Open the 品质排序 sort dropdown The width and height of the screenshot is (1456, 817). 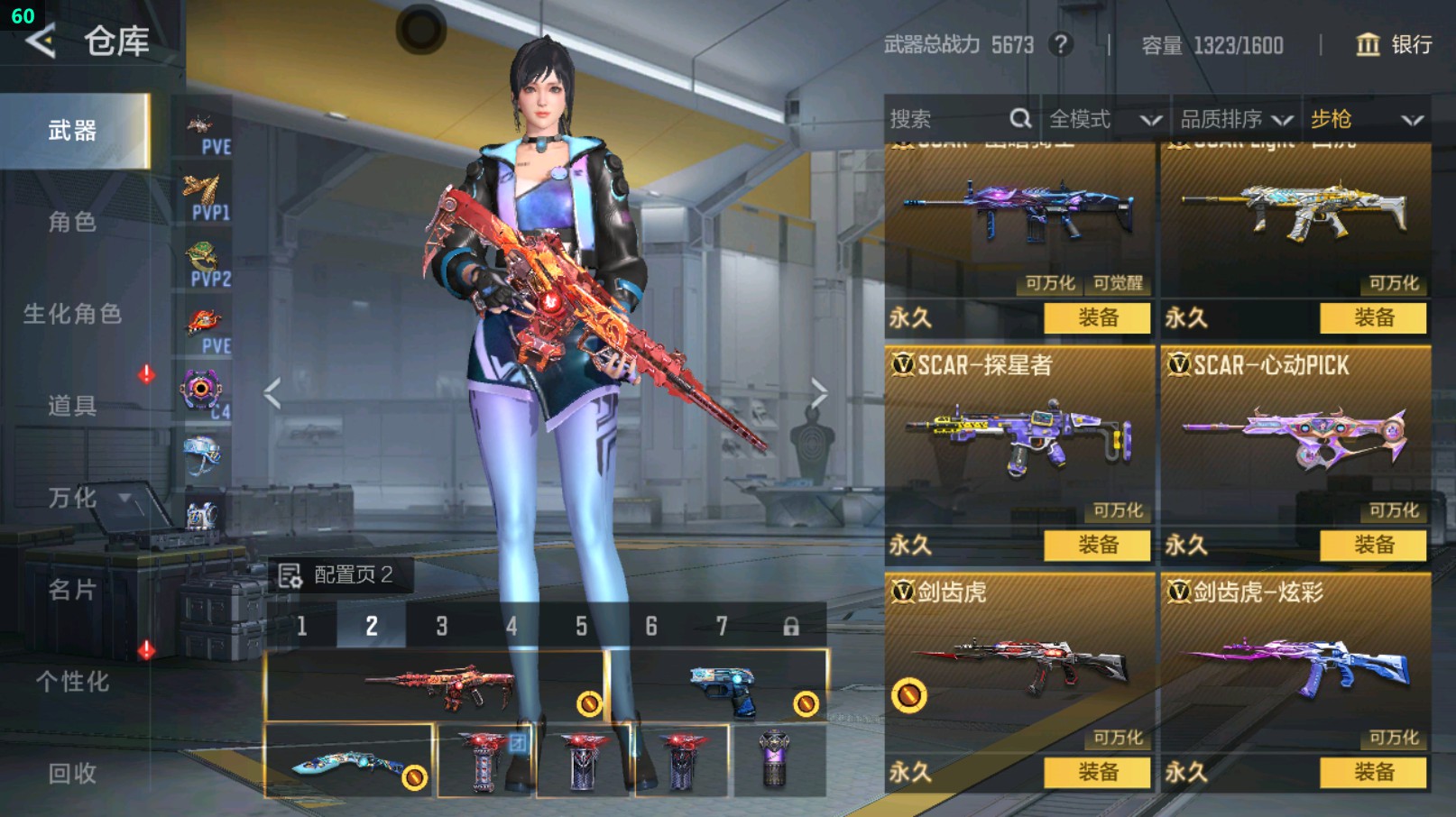tap(1236, 119)
